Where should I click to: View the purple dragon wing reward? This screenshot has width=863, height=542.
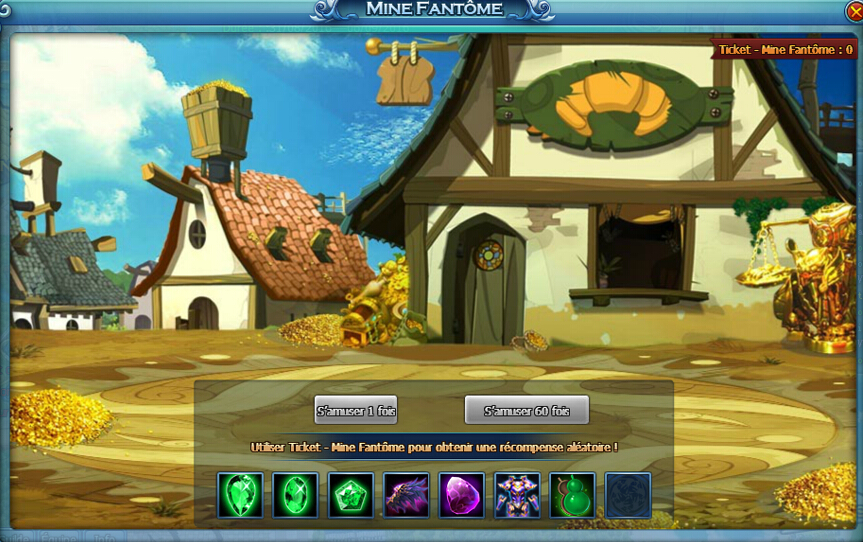click(407, 495)
